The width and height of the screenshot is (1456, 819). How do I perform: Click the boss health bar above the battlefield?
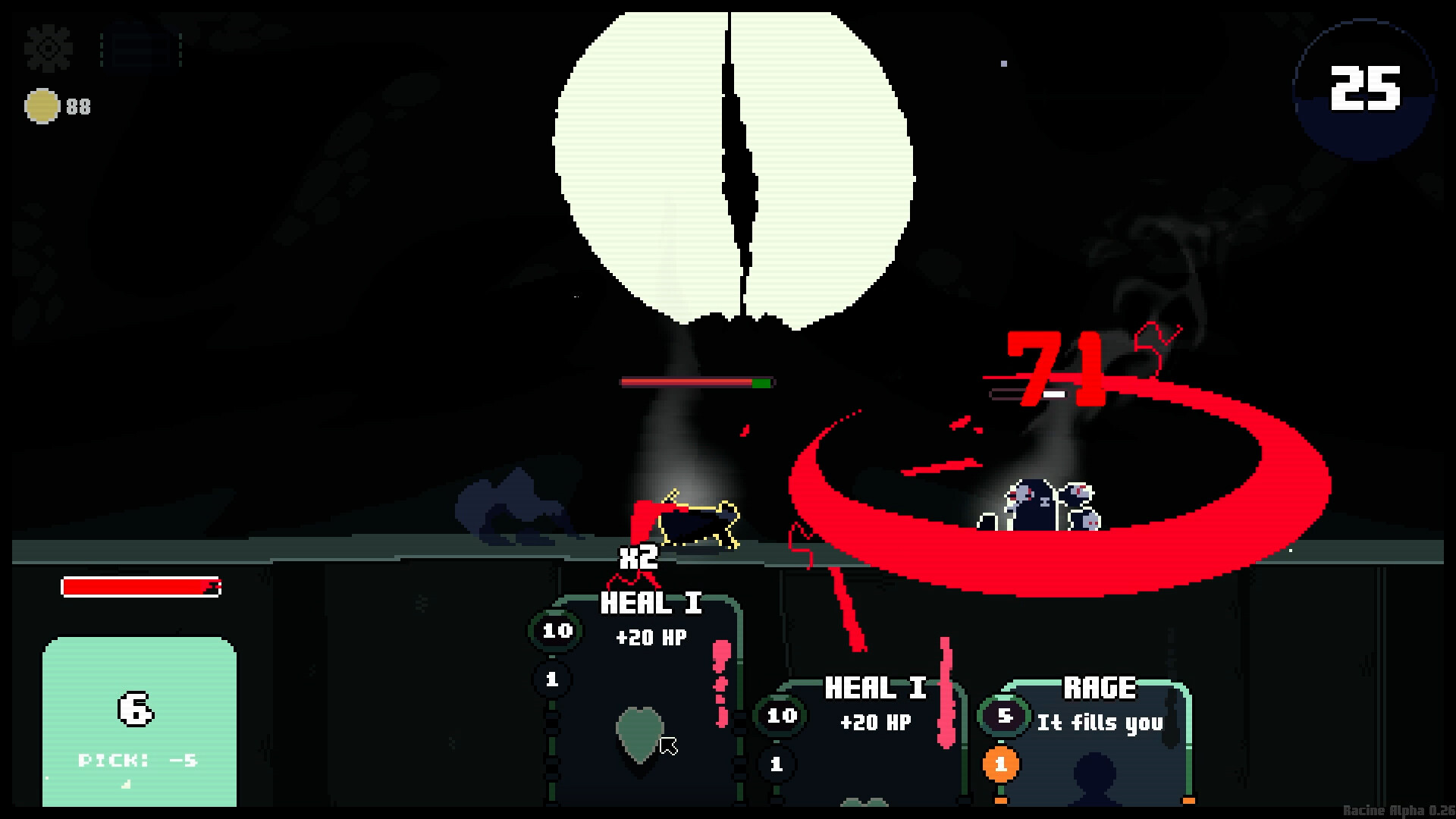(x=698, y=383)
